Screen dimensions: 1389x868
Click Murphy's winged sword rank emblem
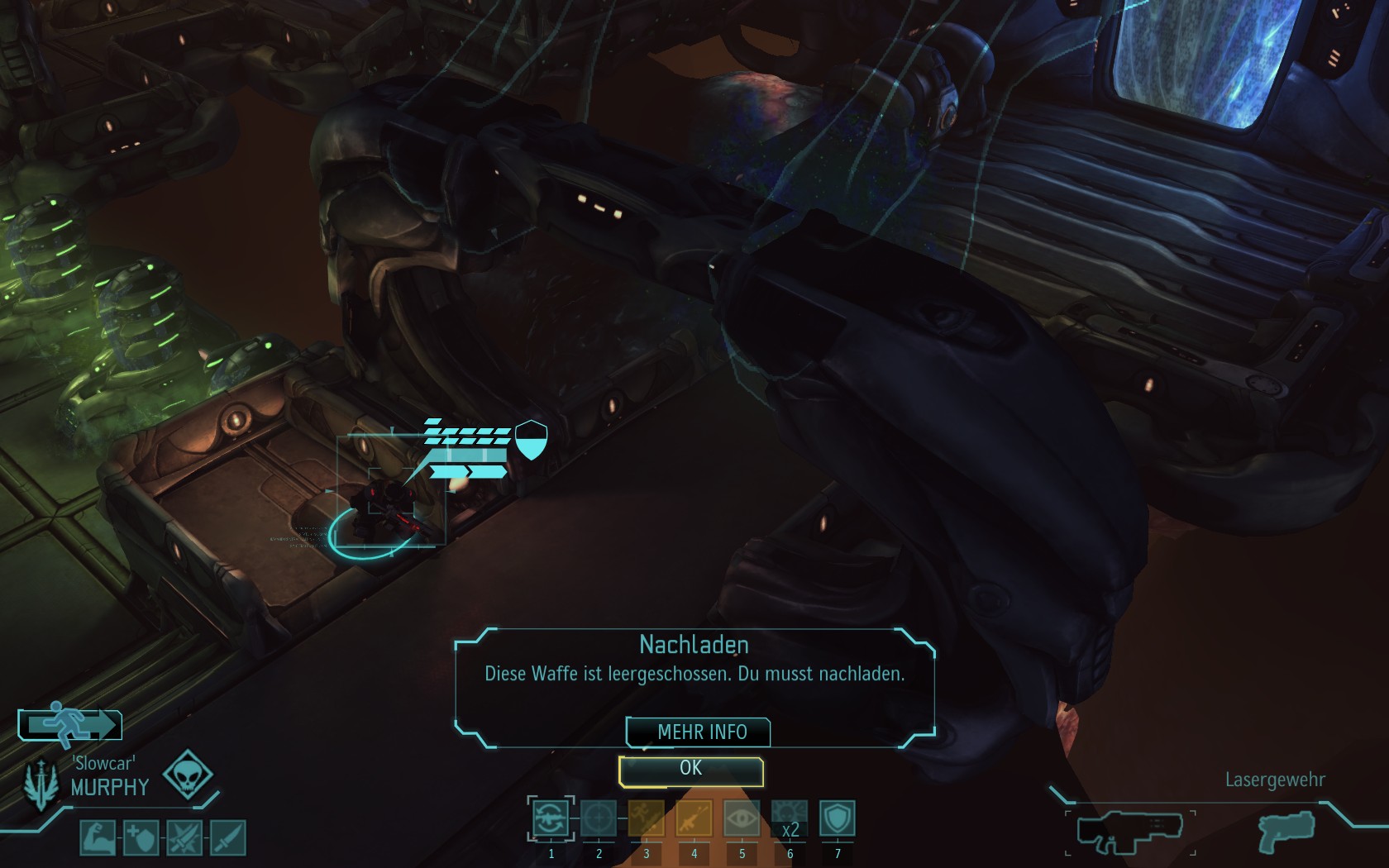[40, 784]
